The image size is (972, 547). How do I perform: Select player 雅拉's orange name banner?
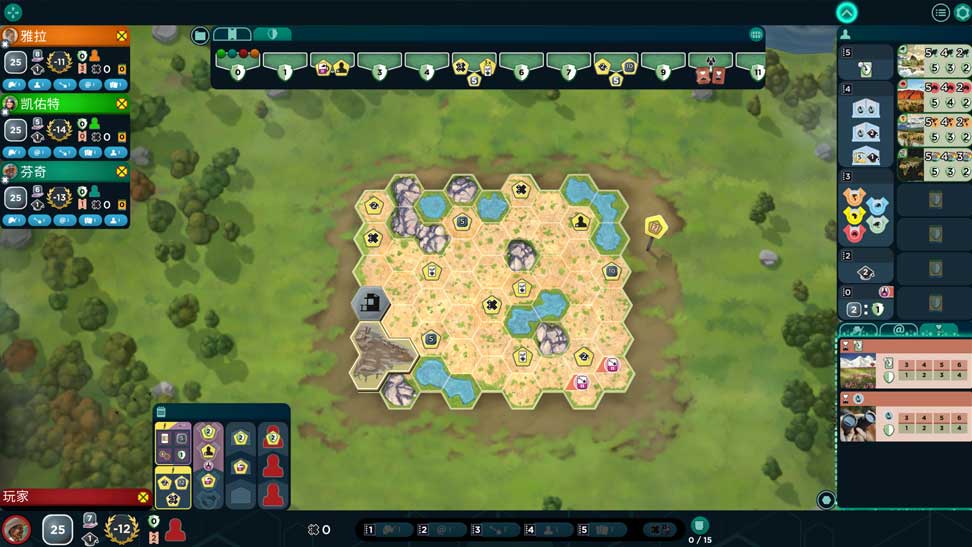60,36
